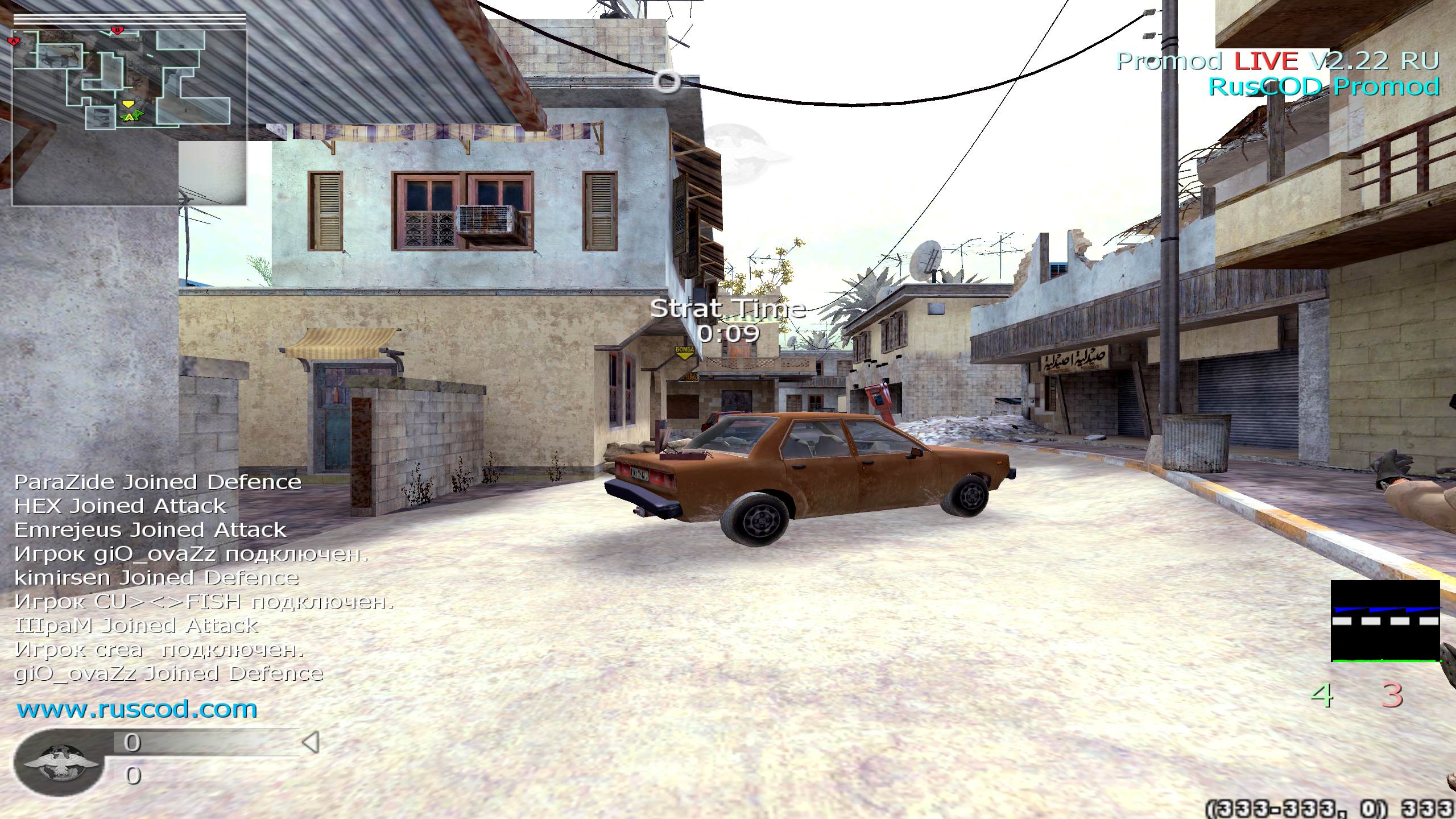Click the eagle team emblem icon
Viewport: 1456px width, 819px height.
(59, 763)
